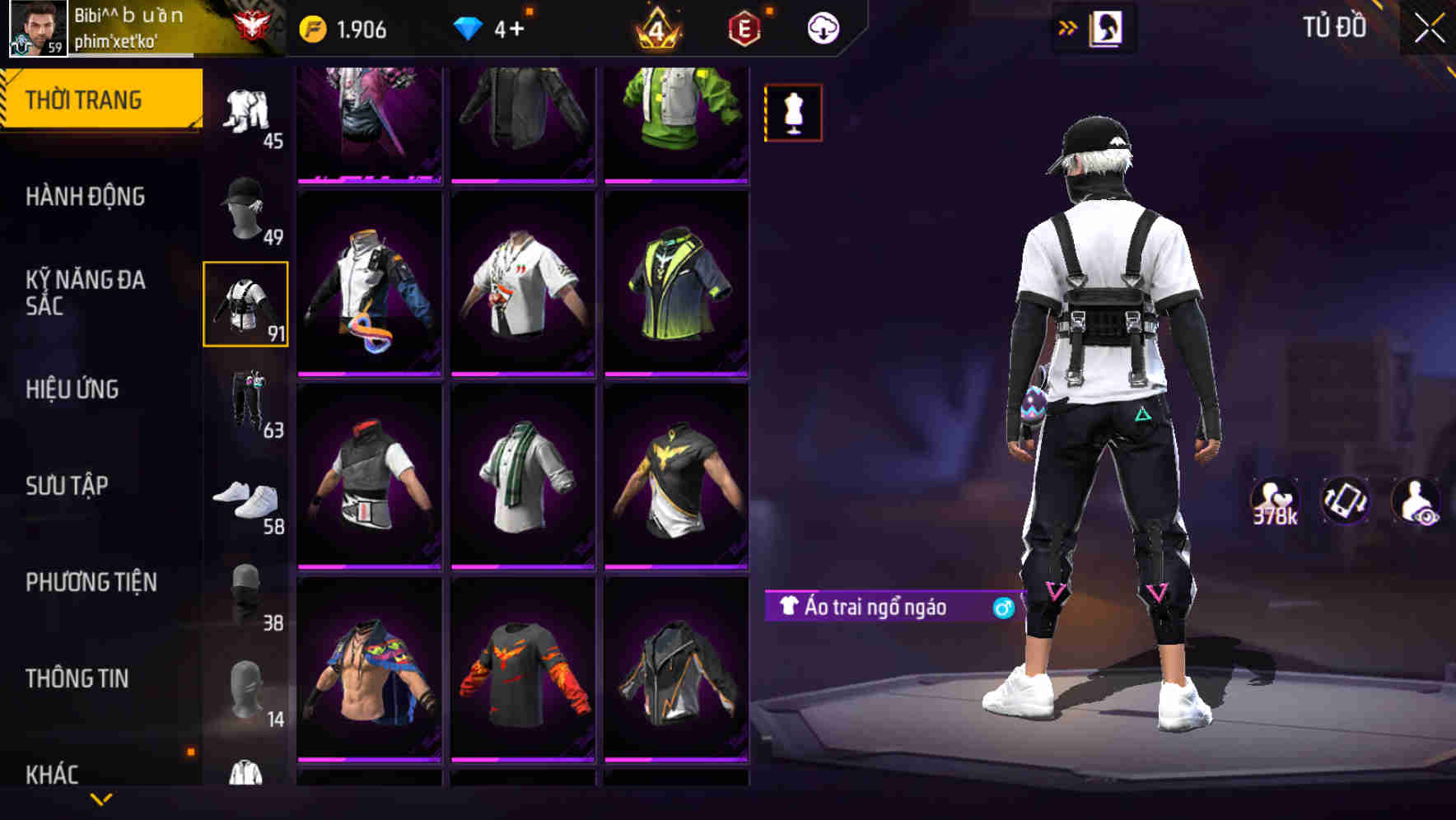1456x820 pixels.
Task: Open the double-arrow expander near top right
Action: click(1068, 27)
